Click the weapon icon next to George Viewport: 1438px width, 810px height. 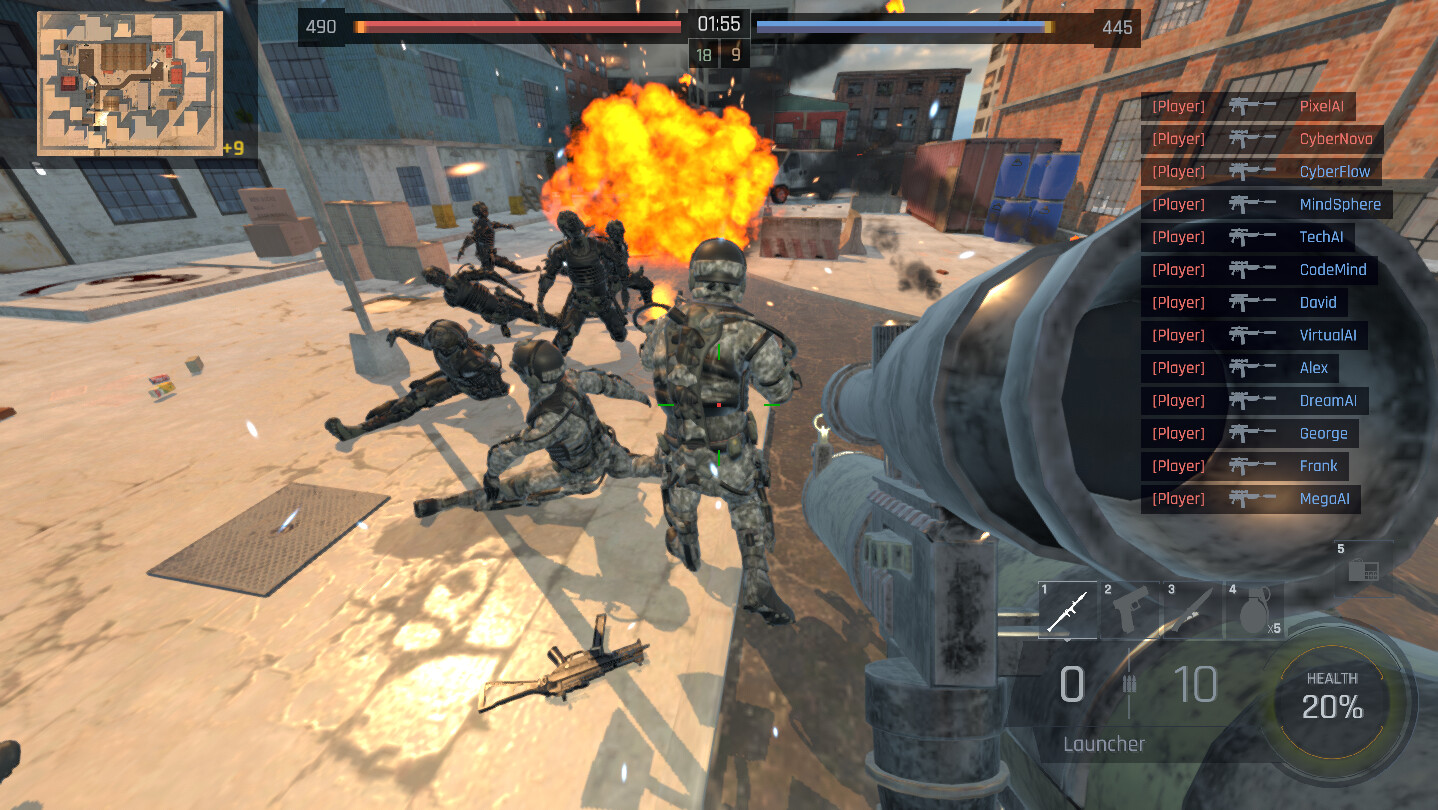pyautogui.click(x=1252, y=433)
